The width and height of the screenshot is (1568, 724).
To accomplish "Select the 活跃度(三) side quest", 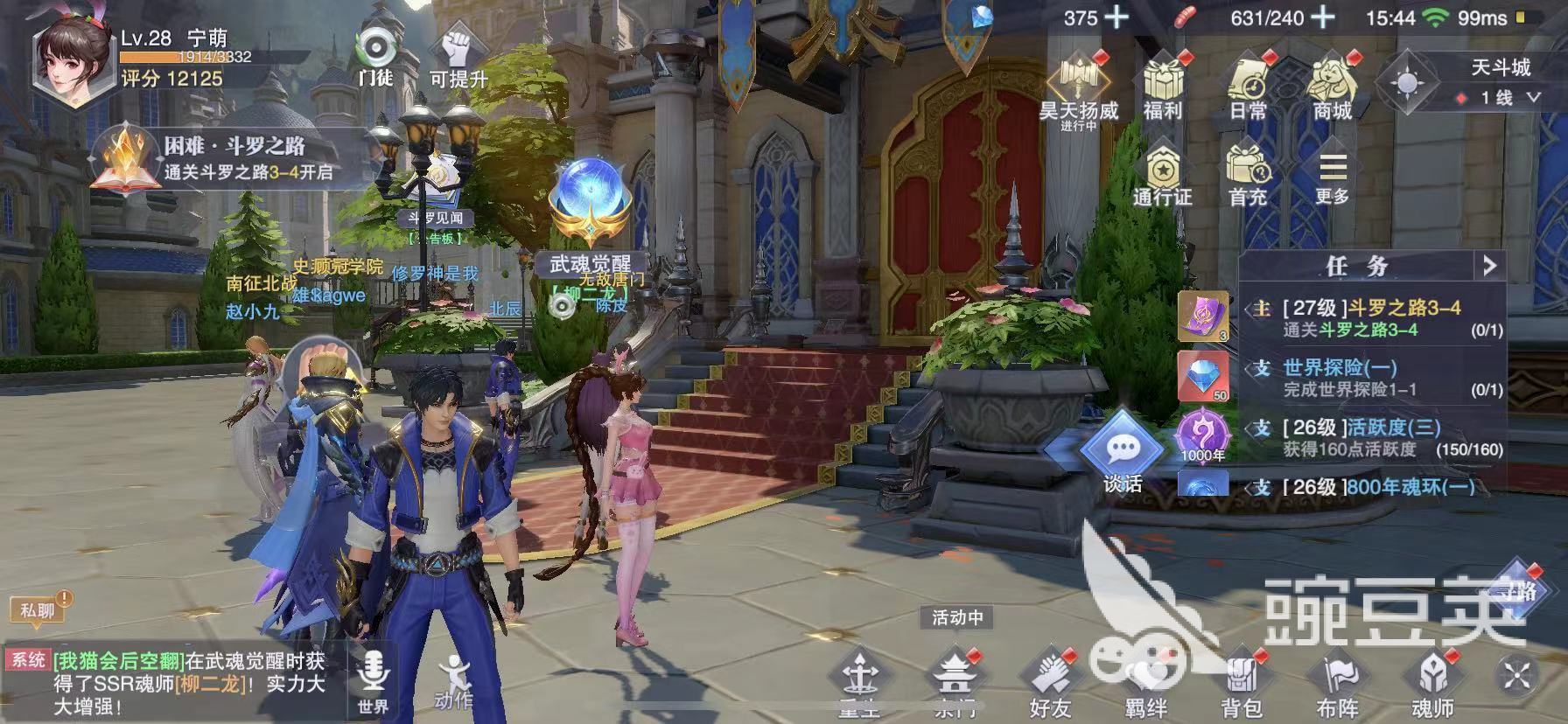I will coord(1372,437).
